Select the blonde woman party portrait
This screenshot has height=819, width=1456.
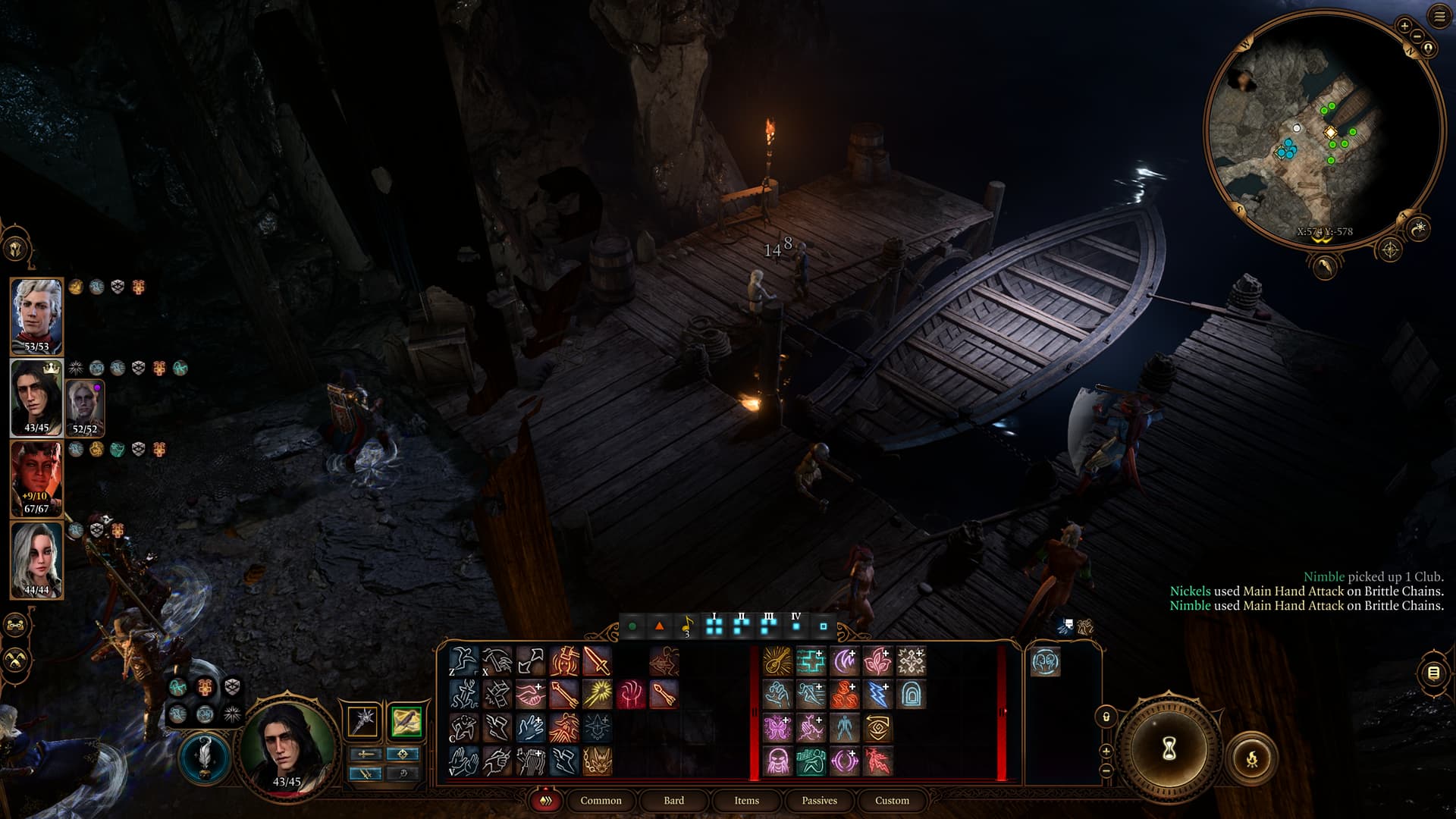pos(36,560)
